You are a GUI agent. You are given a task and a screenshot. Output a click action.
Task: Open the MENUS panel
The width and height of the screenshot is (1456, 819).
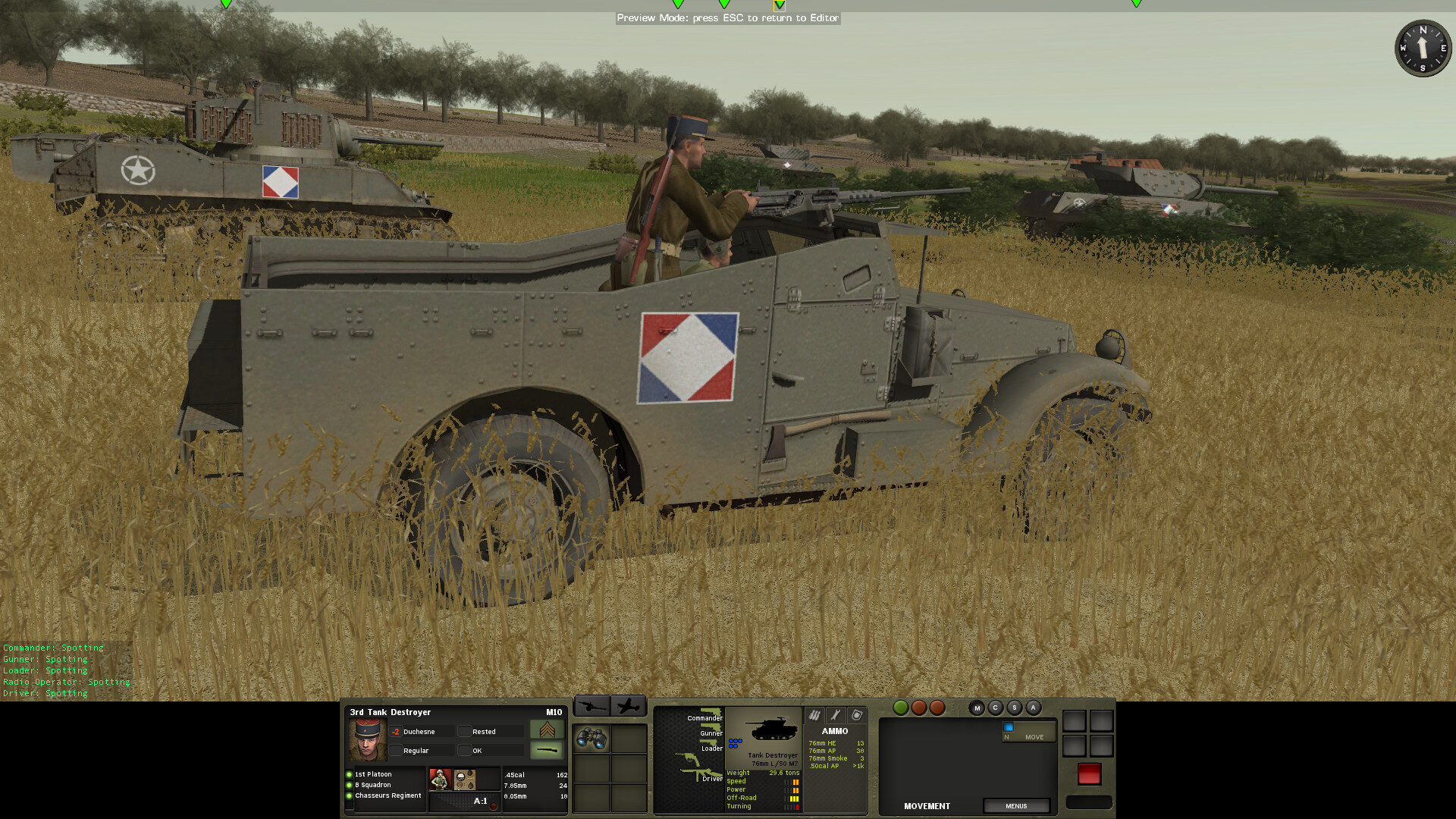[1017, 806]
